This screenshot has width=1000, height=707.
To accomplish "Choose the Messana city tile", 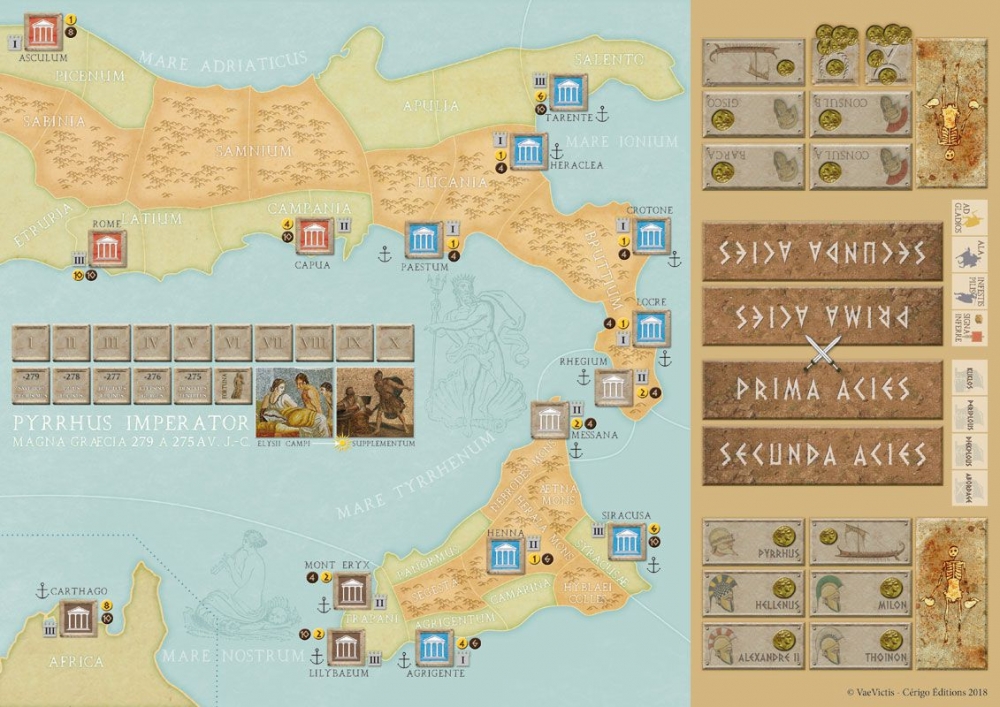I will click(549, 419).
